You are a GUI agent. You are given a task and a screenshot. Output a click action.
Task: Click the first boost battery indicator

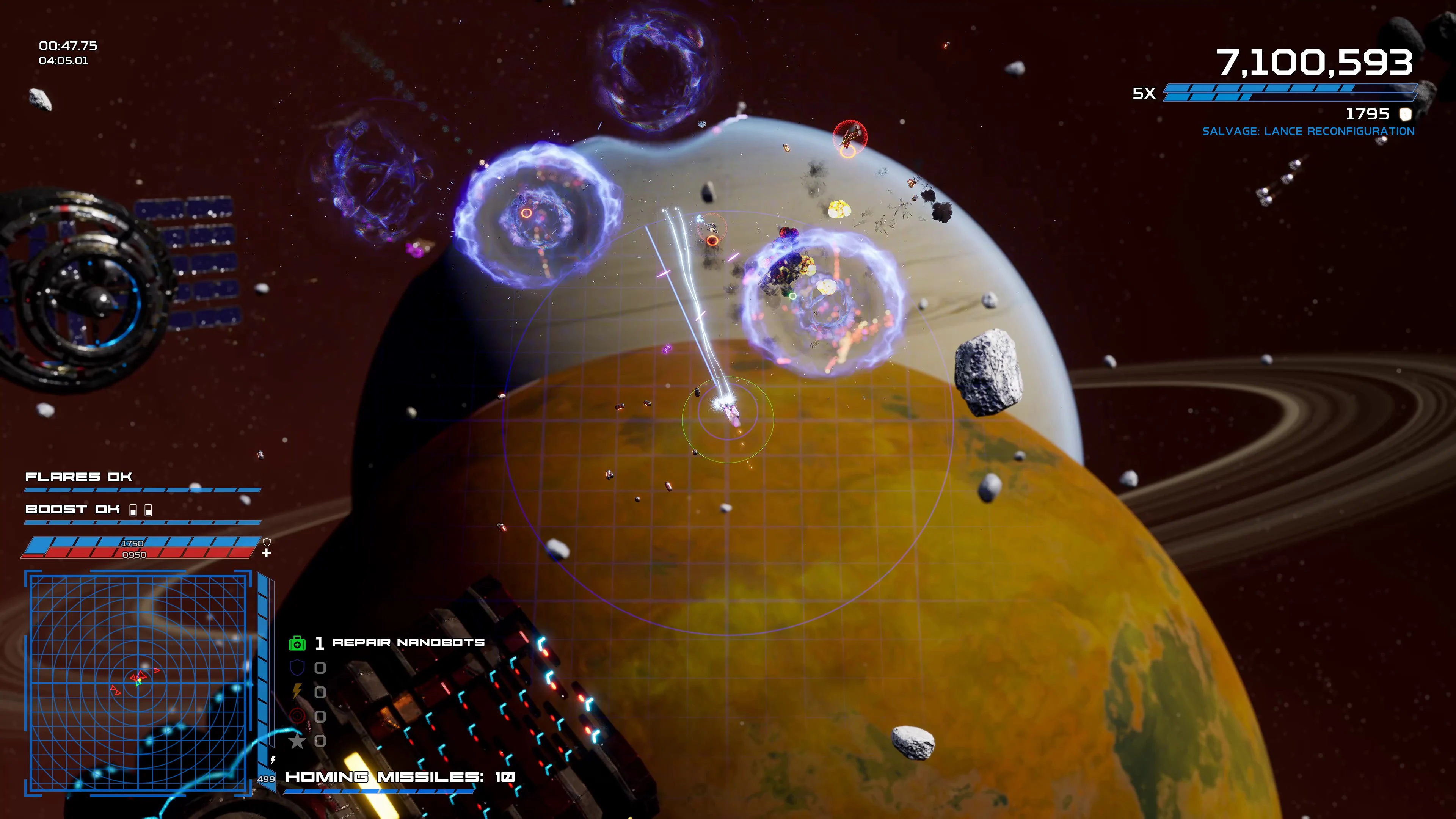(133, 510)
